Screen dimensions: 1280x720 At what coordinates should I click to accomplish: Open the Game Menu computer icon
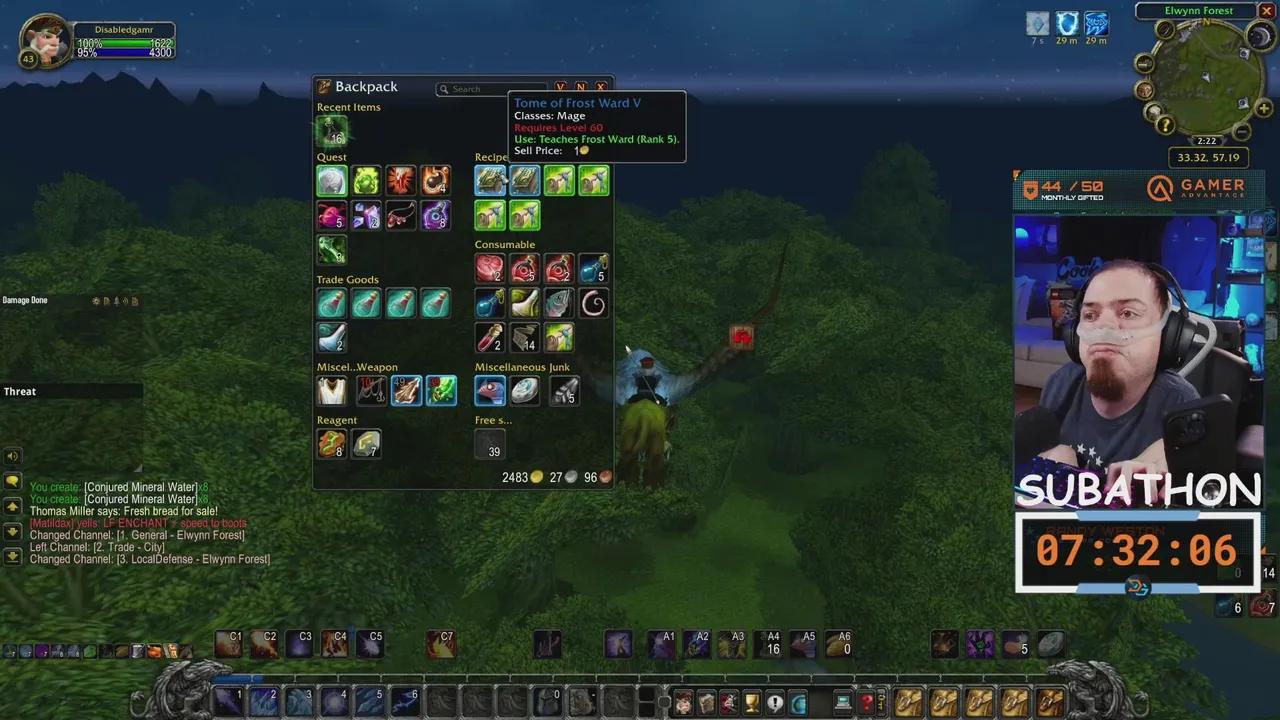tap(841, 703)
